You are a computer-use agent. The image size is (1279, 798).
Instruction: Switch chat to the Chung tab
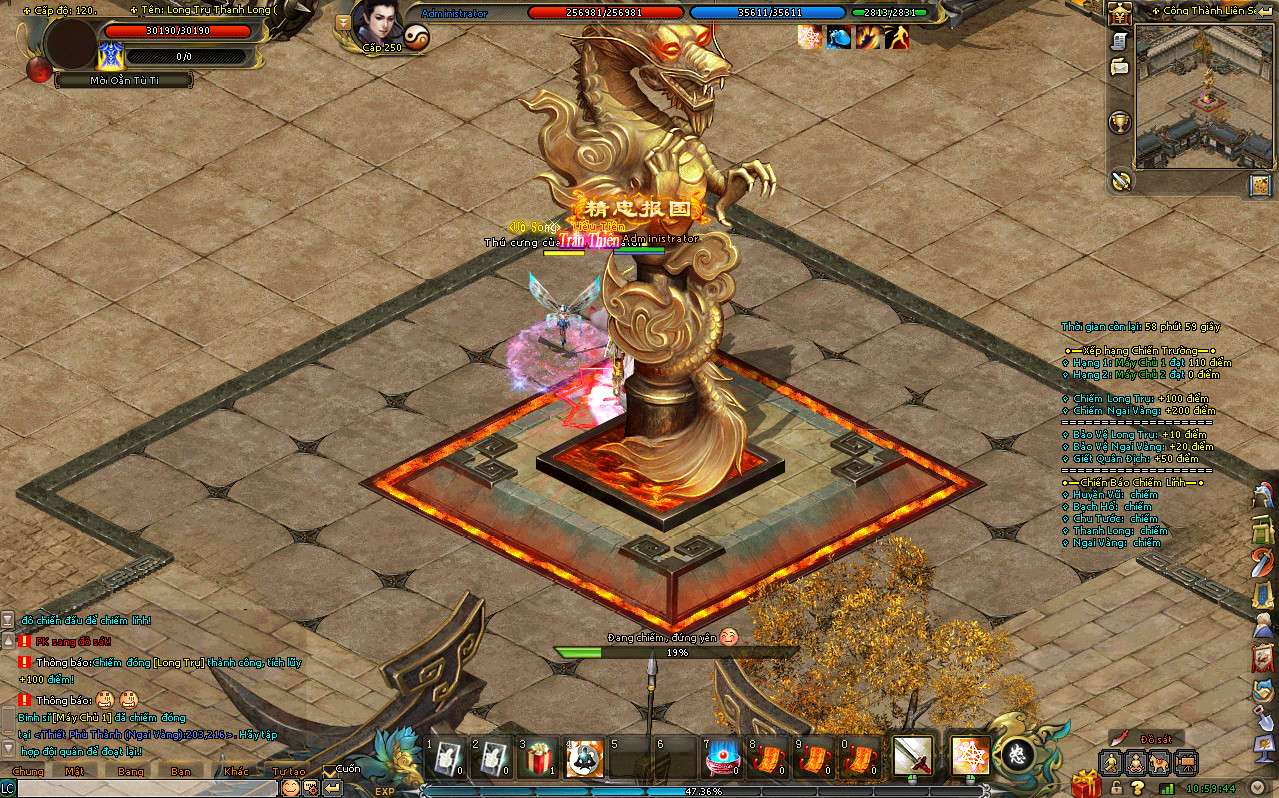tap(28, 771)
